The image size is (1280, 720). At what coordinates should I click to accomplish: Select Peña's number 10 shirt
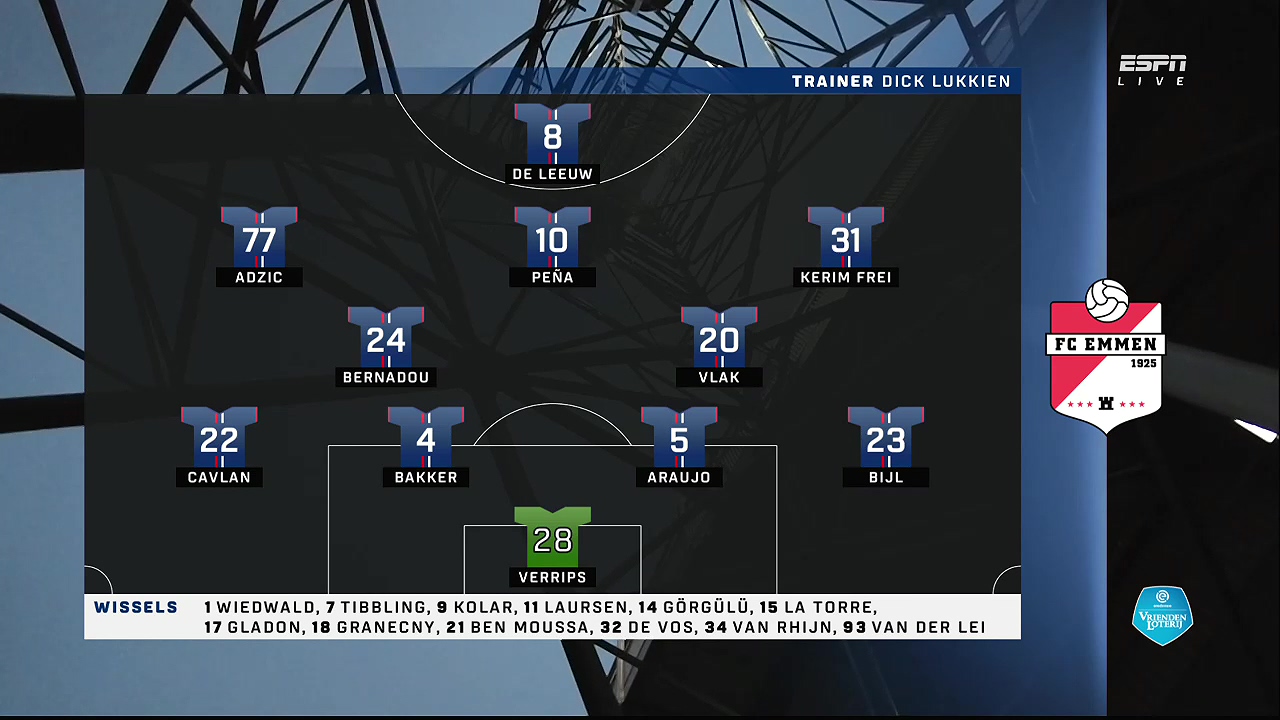pyautogui.click(x=552, y=238)
